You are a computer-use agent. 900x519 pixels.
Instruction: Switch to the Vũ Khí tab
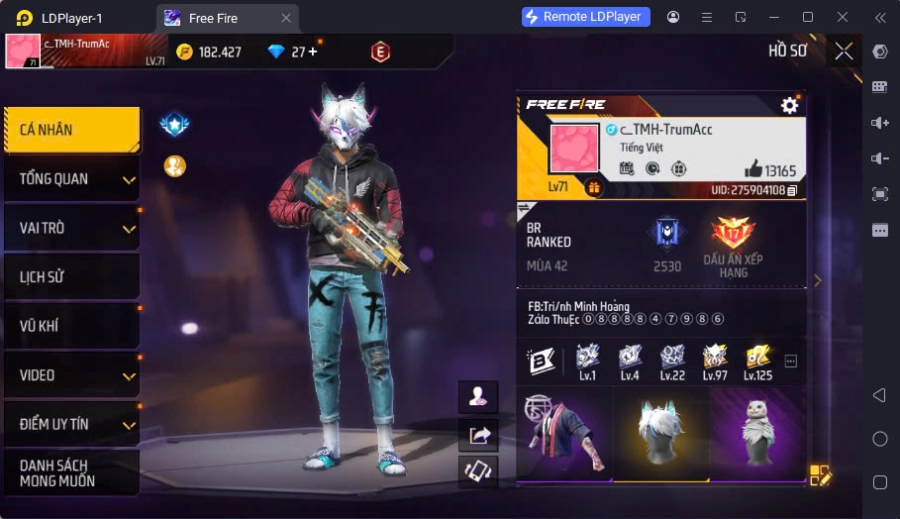point(70,326)
